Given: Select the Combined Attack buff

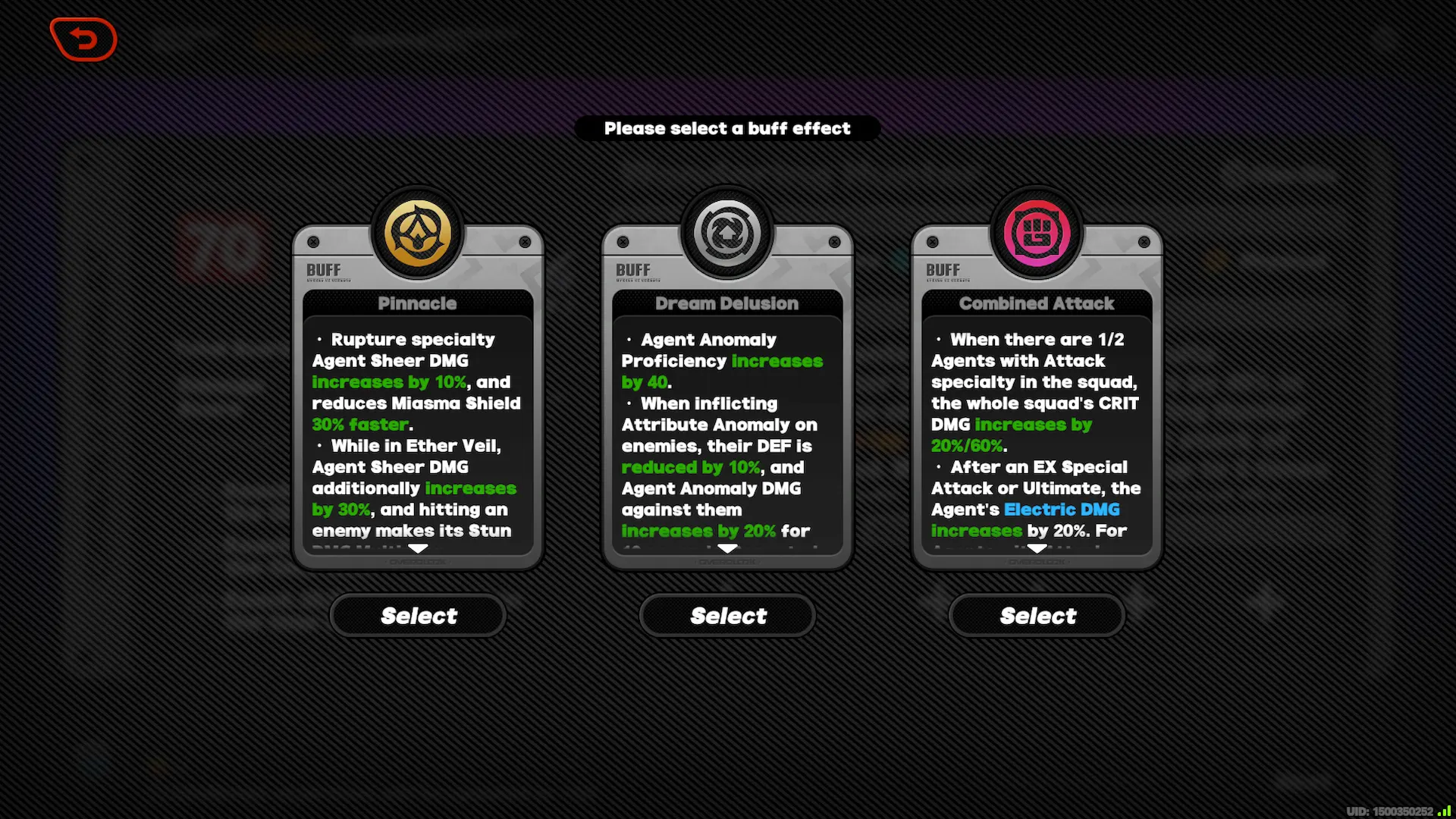Looking at the screenshot, I should tap(1036, 615).
